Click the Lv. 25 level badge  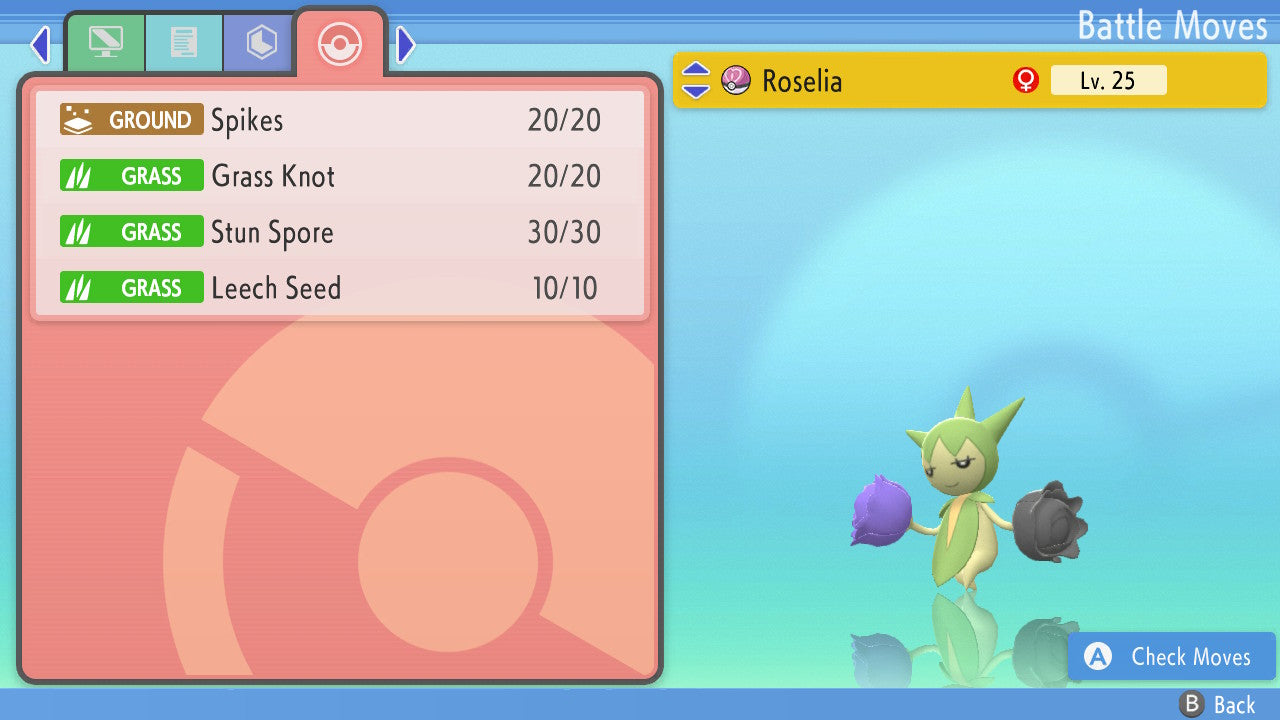(x=1109, y=80)
